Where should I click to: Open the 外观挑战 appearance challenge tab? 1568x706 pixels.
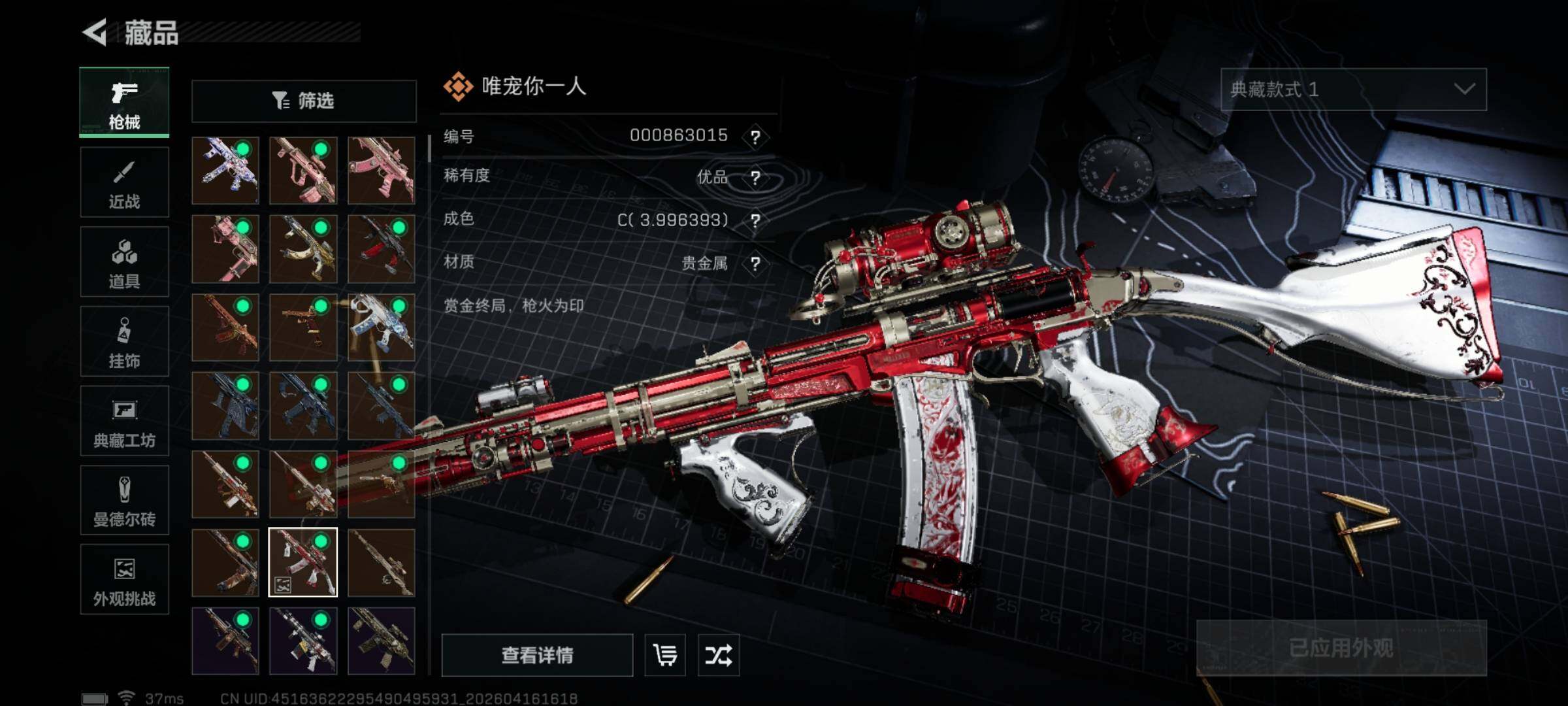[124, 580]
